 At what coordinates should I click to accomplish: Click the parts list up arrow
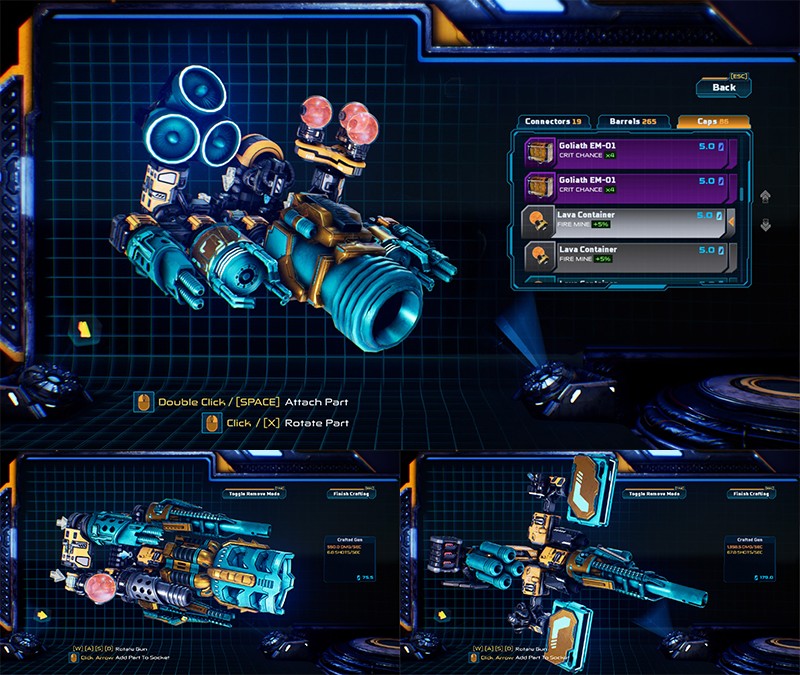point(766,197)
